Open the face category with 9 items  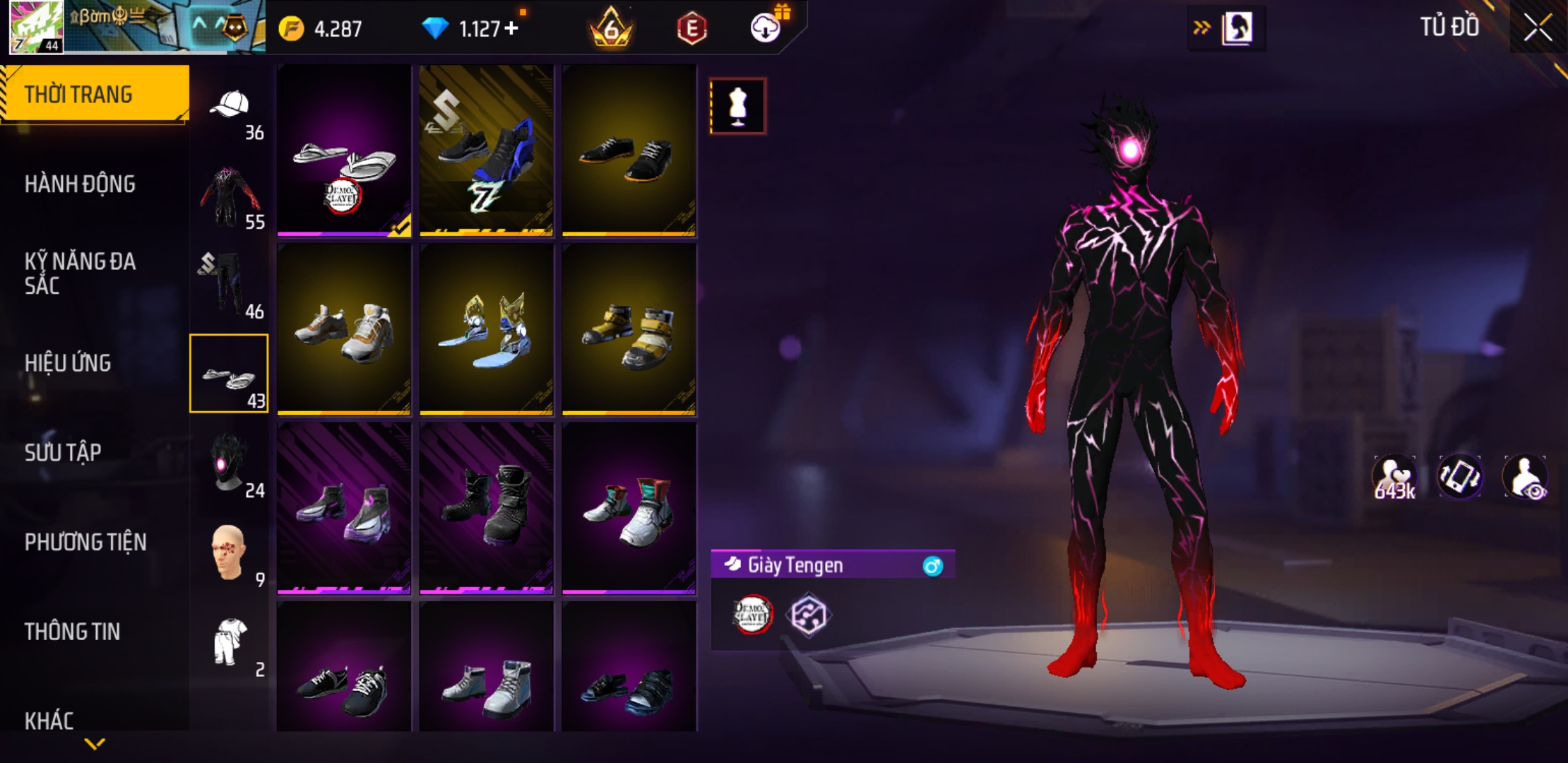(x=230, y=554)
